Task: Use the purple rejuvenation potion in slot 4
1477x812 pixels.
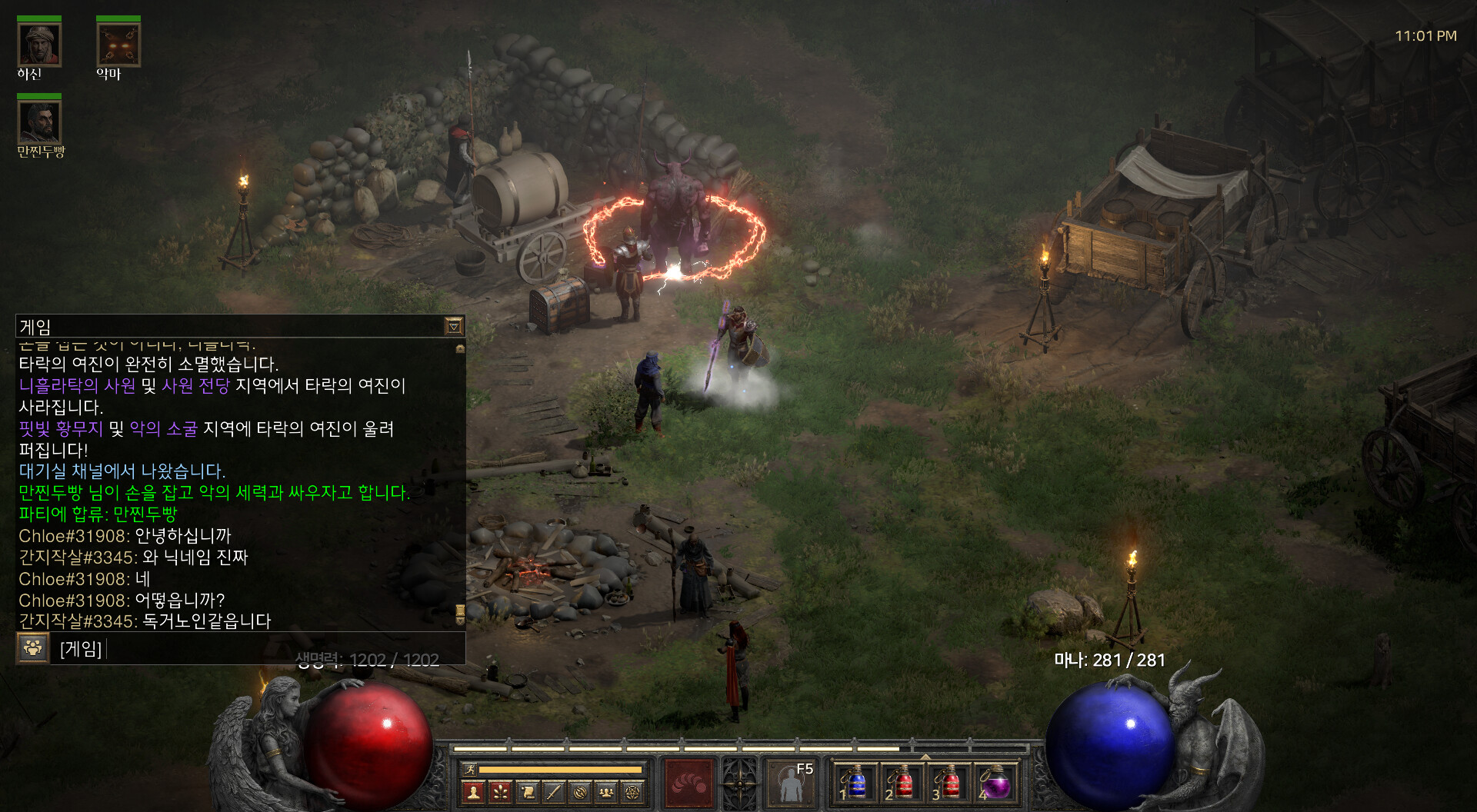Action: tap(995, 783)
